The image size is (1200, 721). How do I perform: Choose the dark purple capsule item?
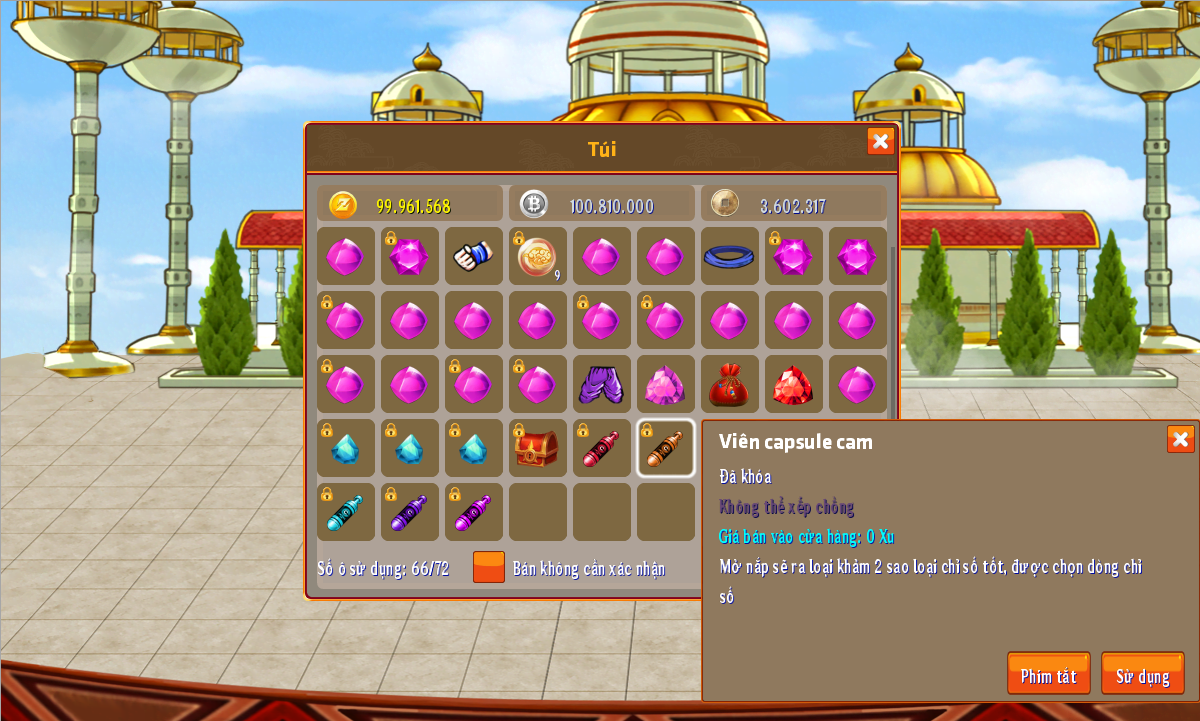[410, 512]
